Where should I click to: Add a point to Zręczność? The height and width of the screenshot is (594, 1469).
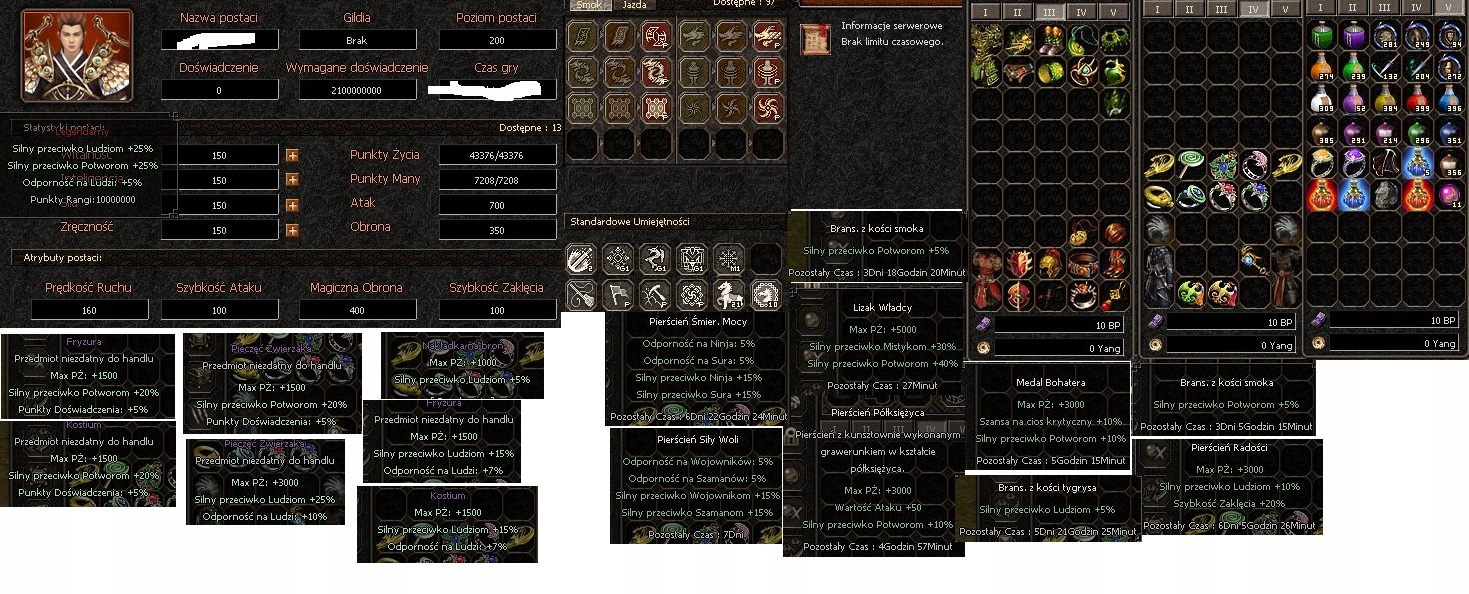pos(292,230)
